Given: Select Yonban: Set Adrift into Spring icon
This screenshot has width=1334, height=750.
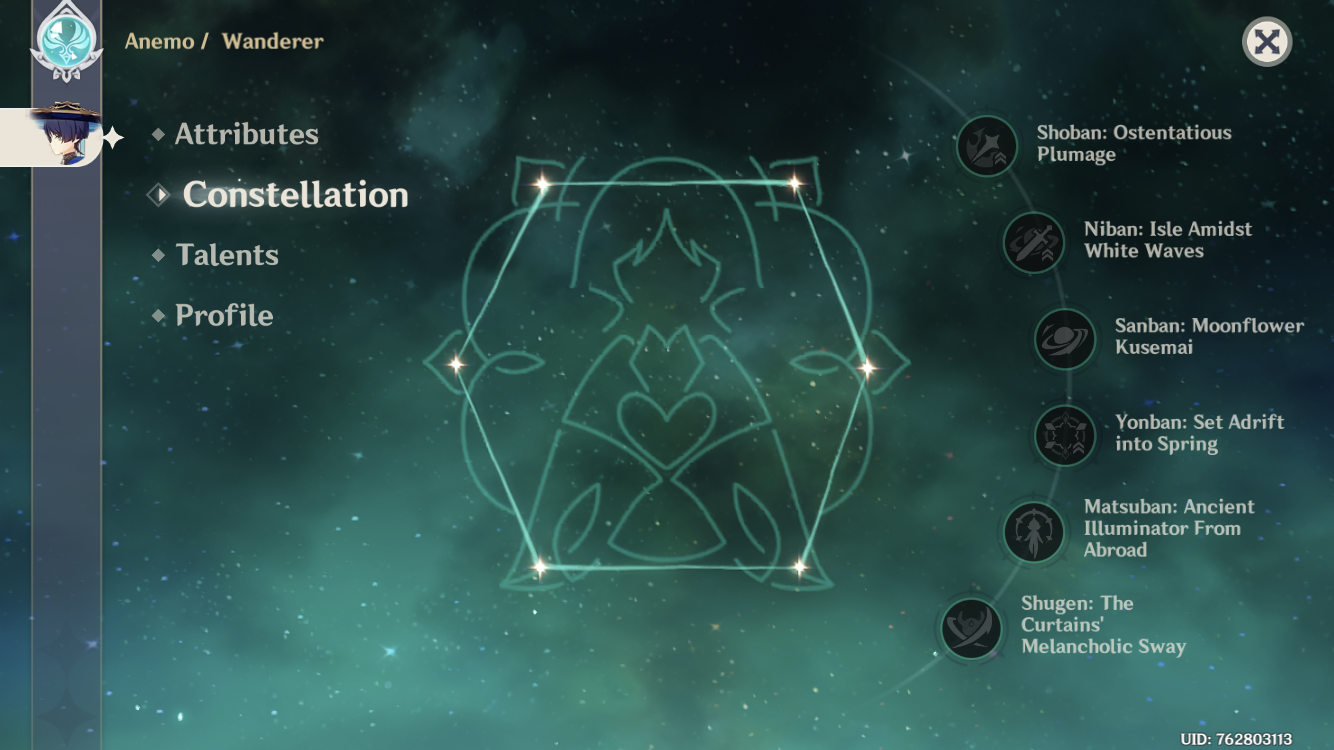Looking at the screenshot, I should (1064, 436).
